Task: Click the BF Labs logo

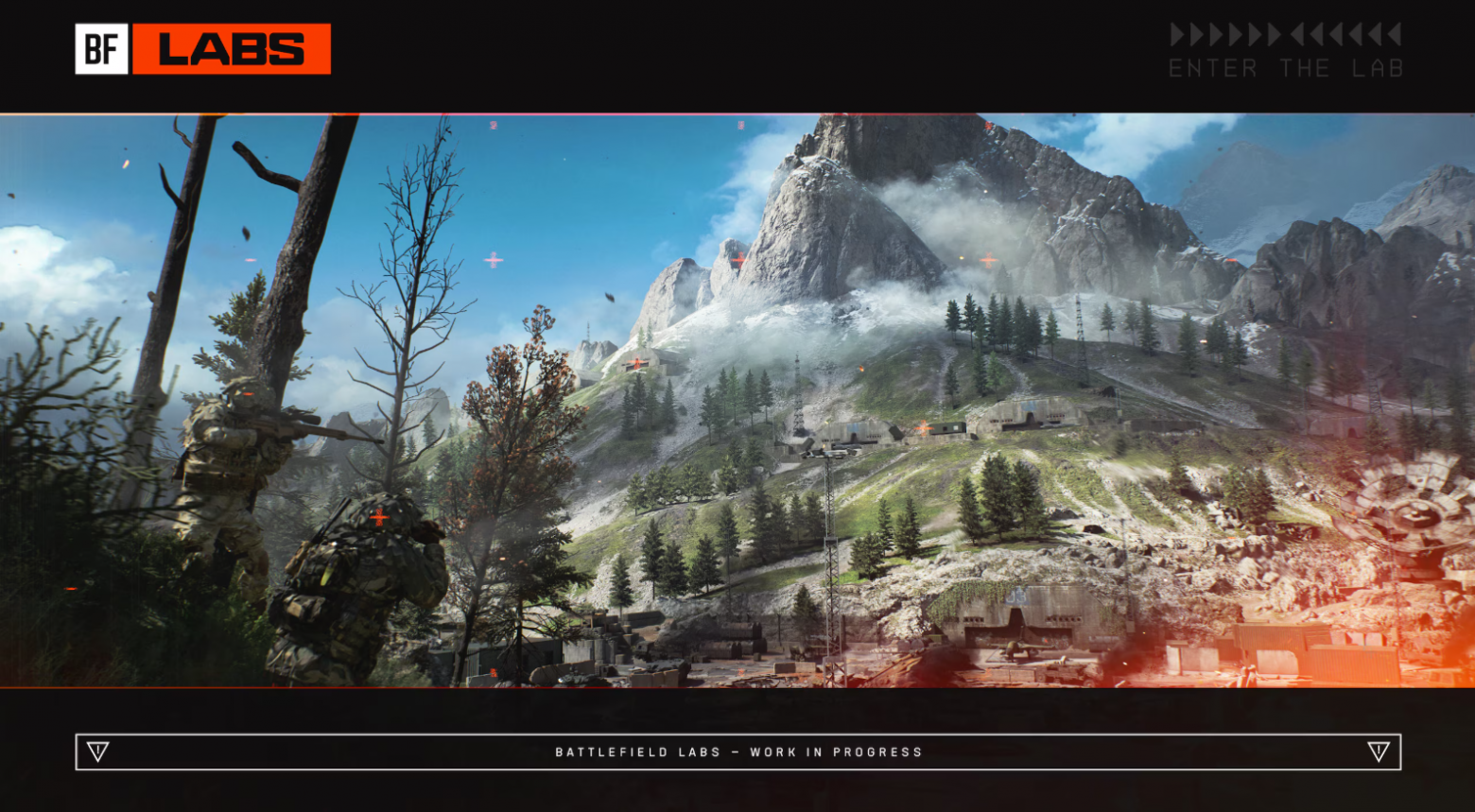Action: (202, 49)
